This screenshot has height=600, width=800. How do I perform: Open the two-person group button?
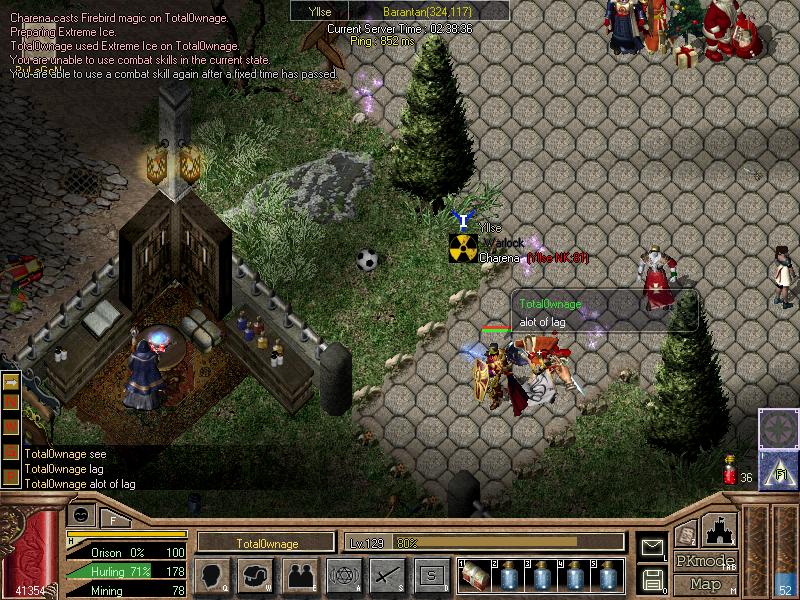click(x=300, y=575)
